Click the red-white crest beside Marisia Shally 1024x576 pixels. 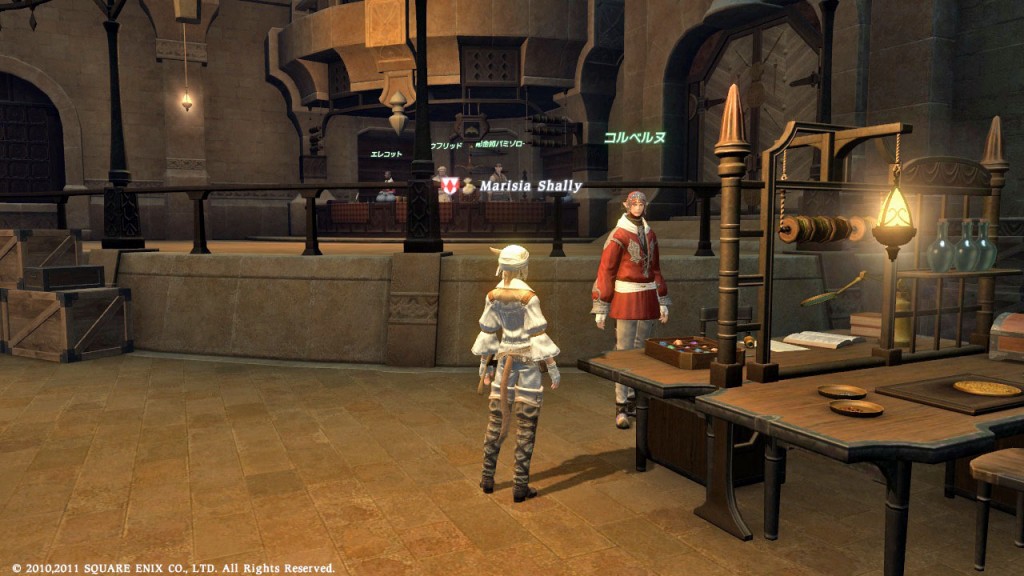coord(450,186)
